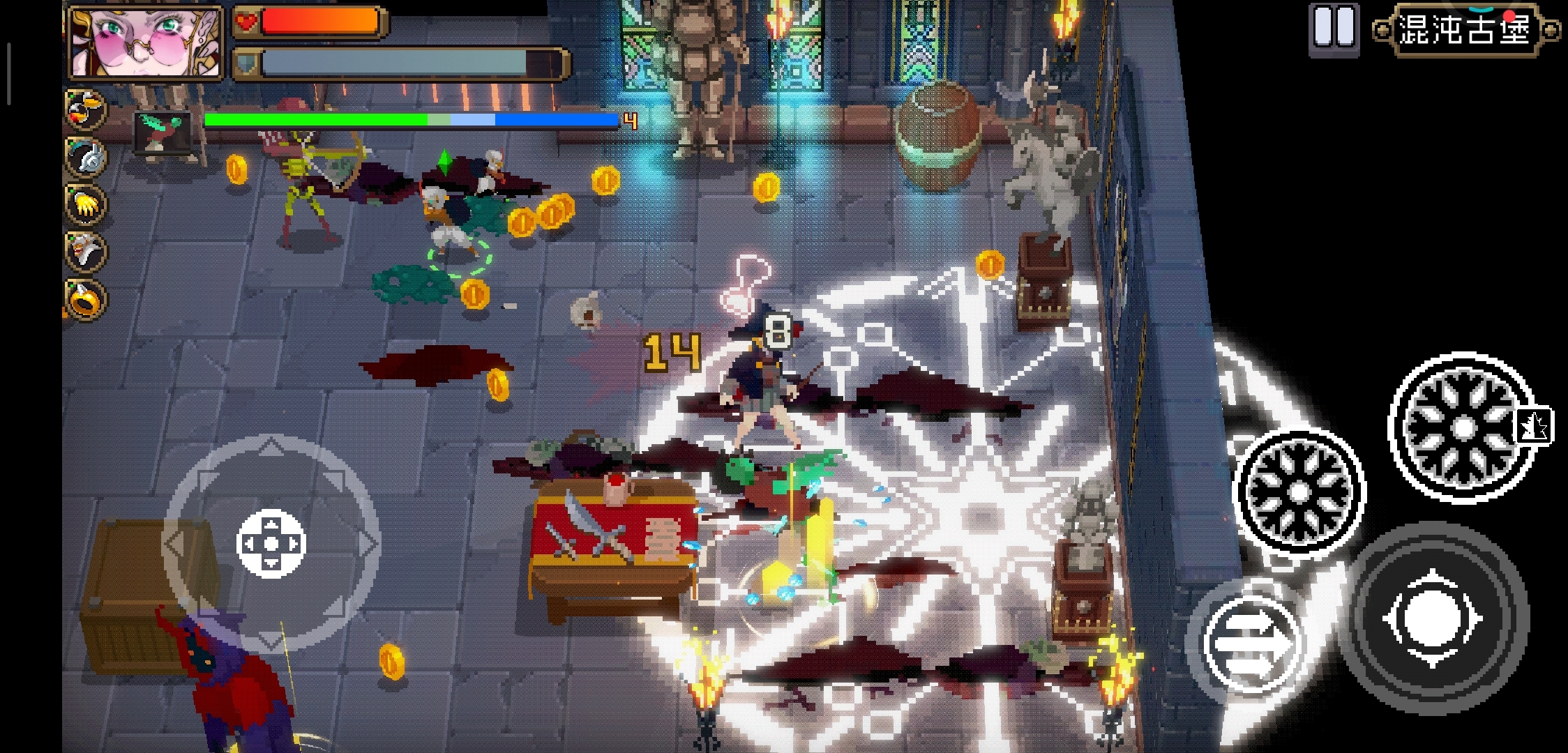The width and height of the screenshot is (1568, 753).
Task: Open the pink-glasses character portrait
Action: click(x=146, y=42)
